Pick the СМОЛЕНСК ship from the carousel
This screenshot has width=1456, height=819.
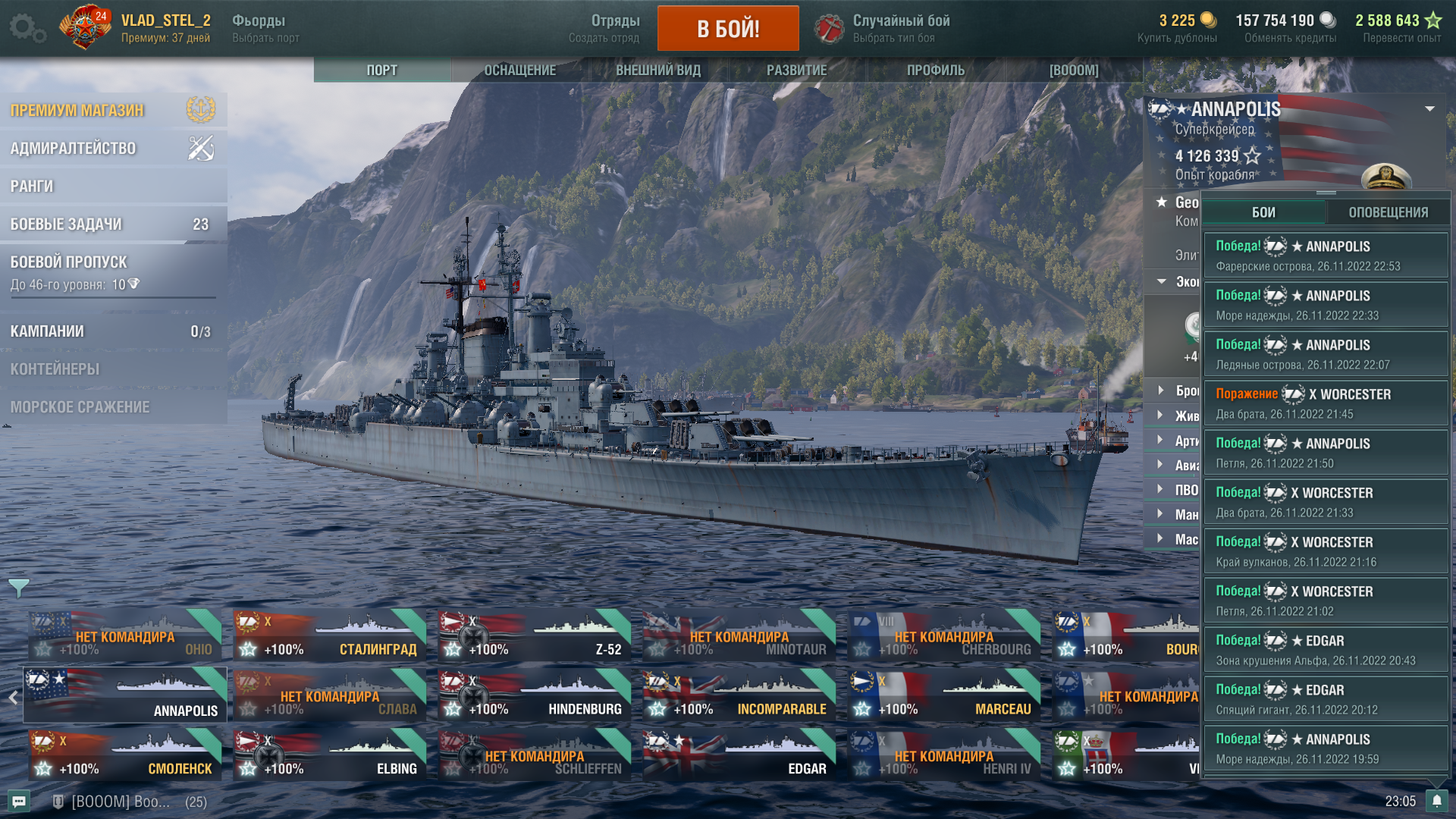click(x=125, y=755)
